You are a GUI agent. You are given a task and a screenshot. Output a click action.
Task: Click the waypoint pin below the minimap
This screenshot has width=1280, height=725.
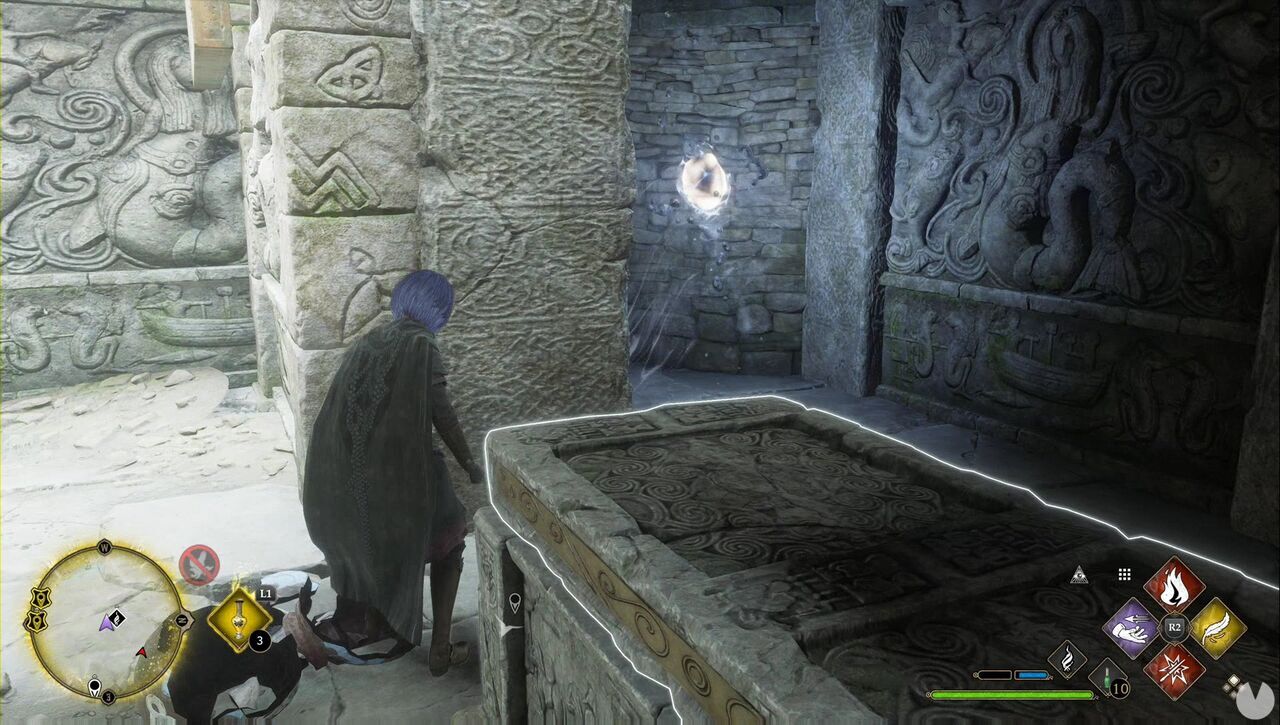[94, 685]
